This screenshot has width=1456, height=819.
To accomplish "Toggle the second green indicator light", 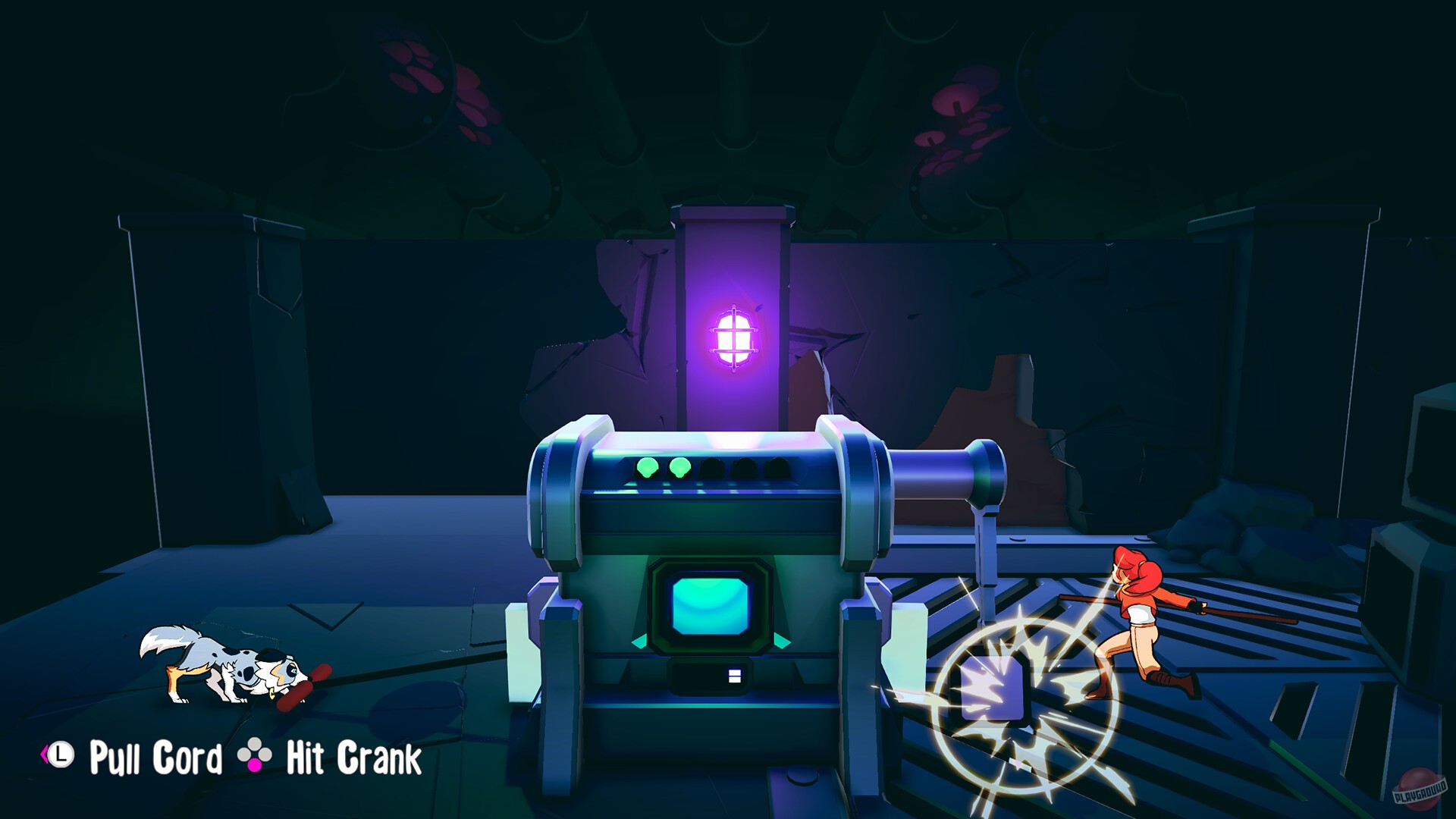I will 680,468.
